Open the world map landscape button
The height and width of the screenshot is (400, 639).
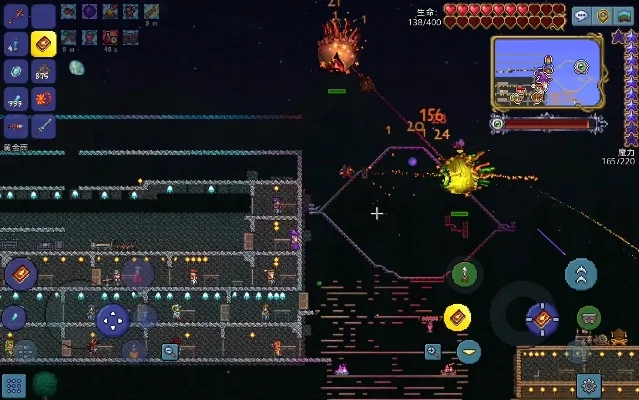pyautogui.click(x=624, y=16)
